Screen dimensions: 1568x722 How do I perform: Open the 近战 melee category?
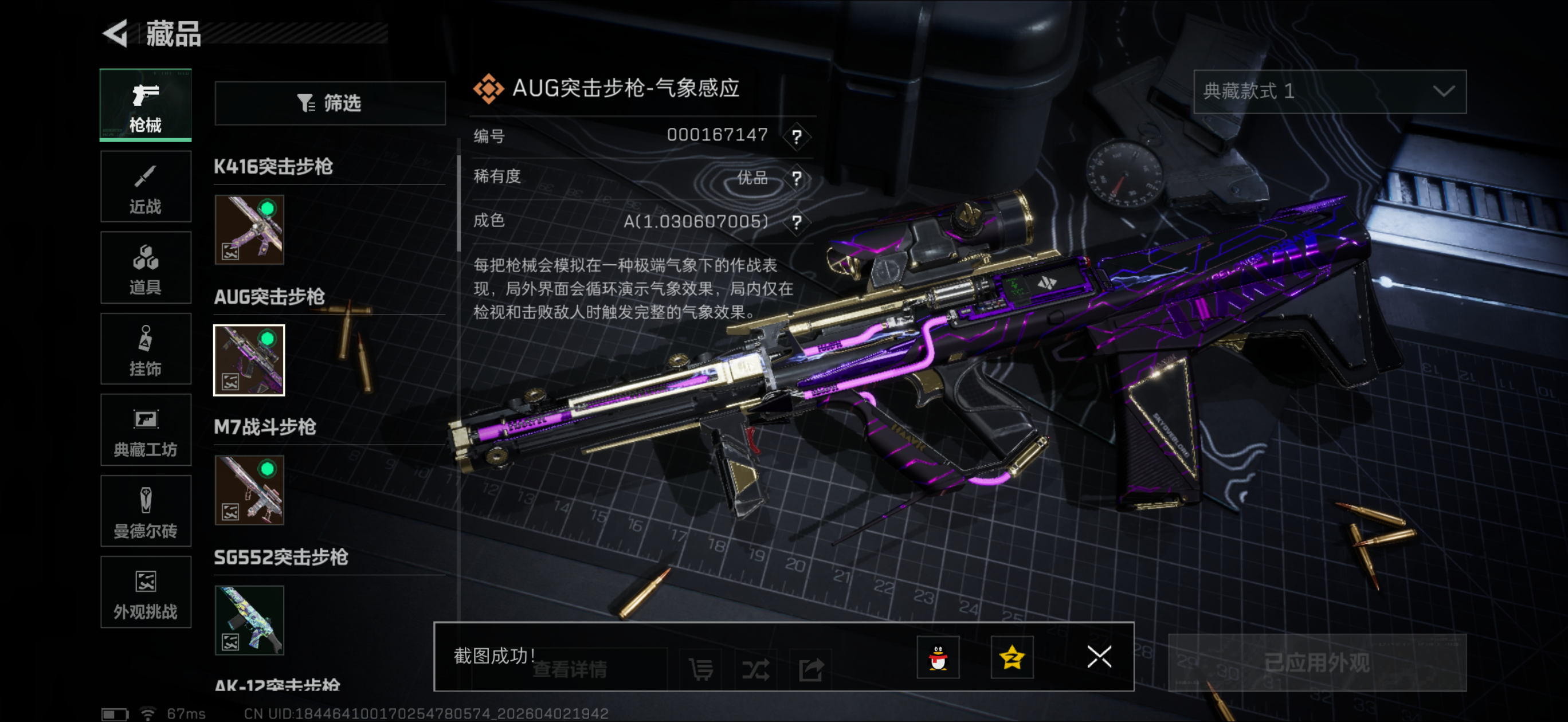146,187
